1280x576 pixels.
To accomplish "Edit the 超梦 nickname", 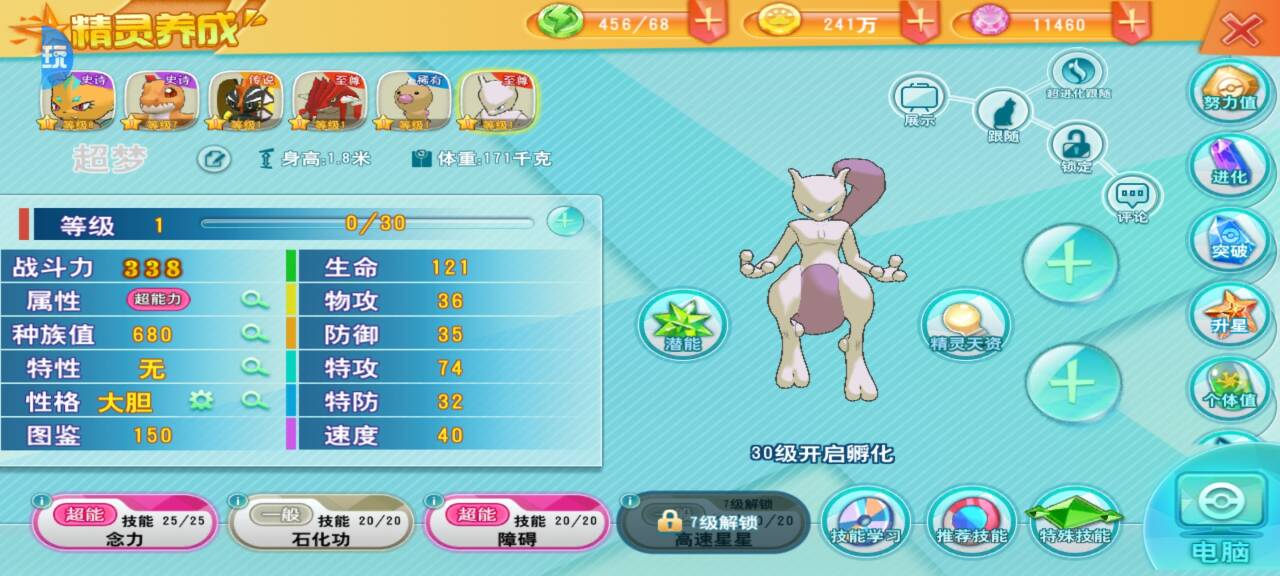I will 214,159.
